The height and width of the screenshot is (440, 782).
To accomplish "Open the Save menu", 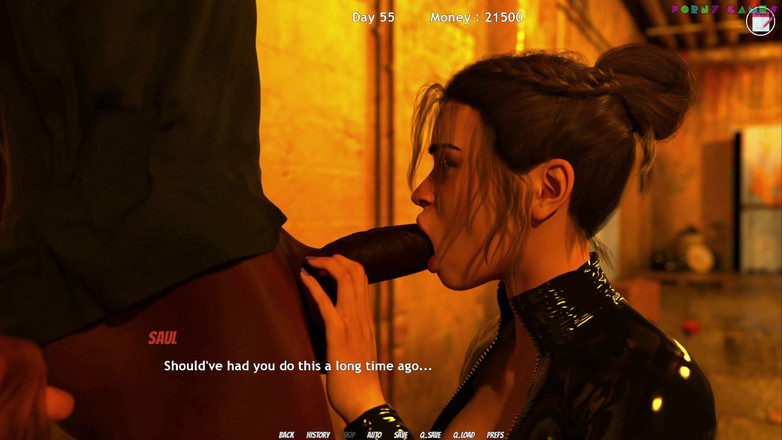I will point(401,435).
